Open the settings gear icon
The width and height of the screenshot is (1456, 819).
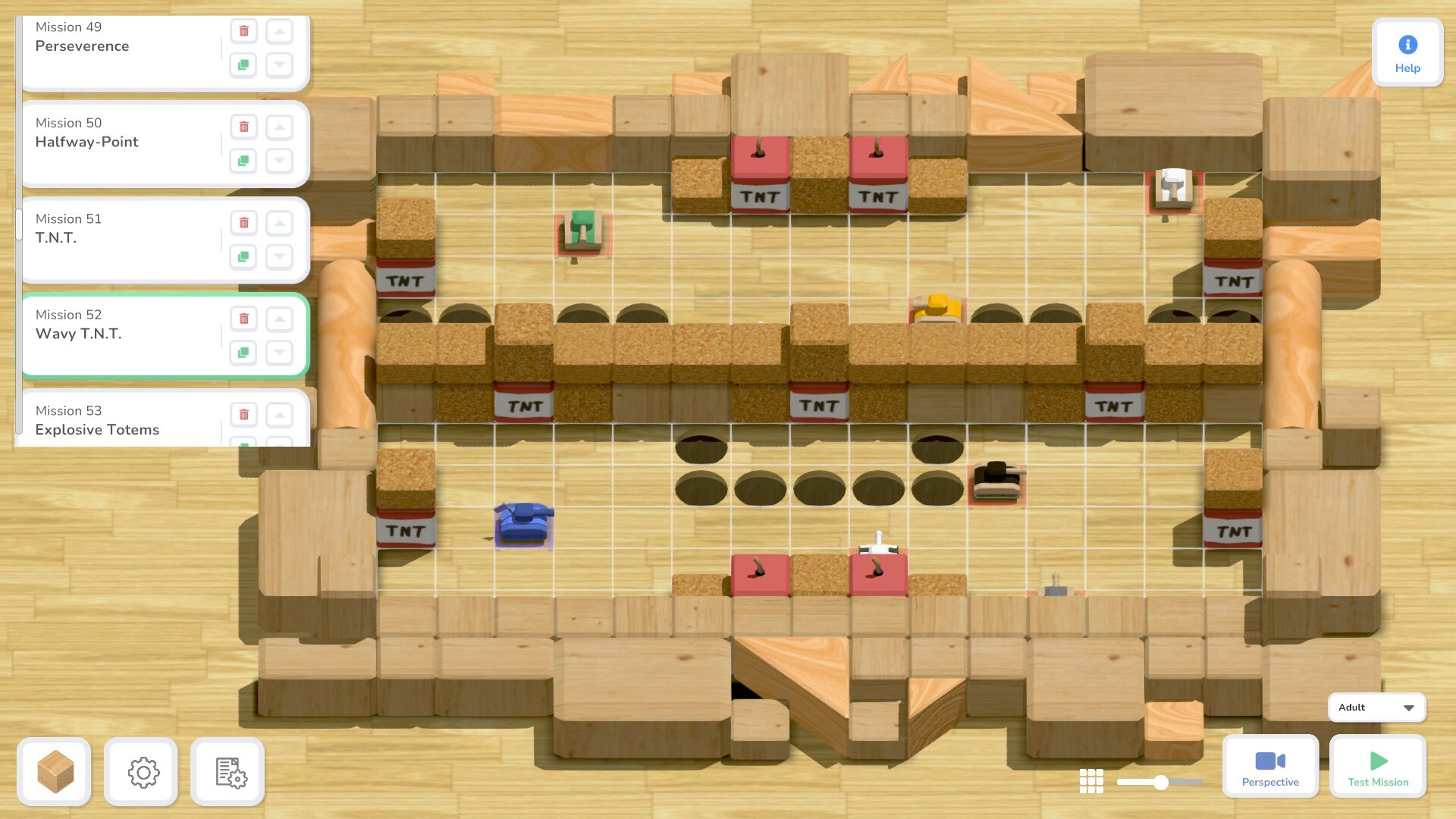click(x=141, y=771)
